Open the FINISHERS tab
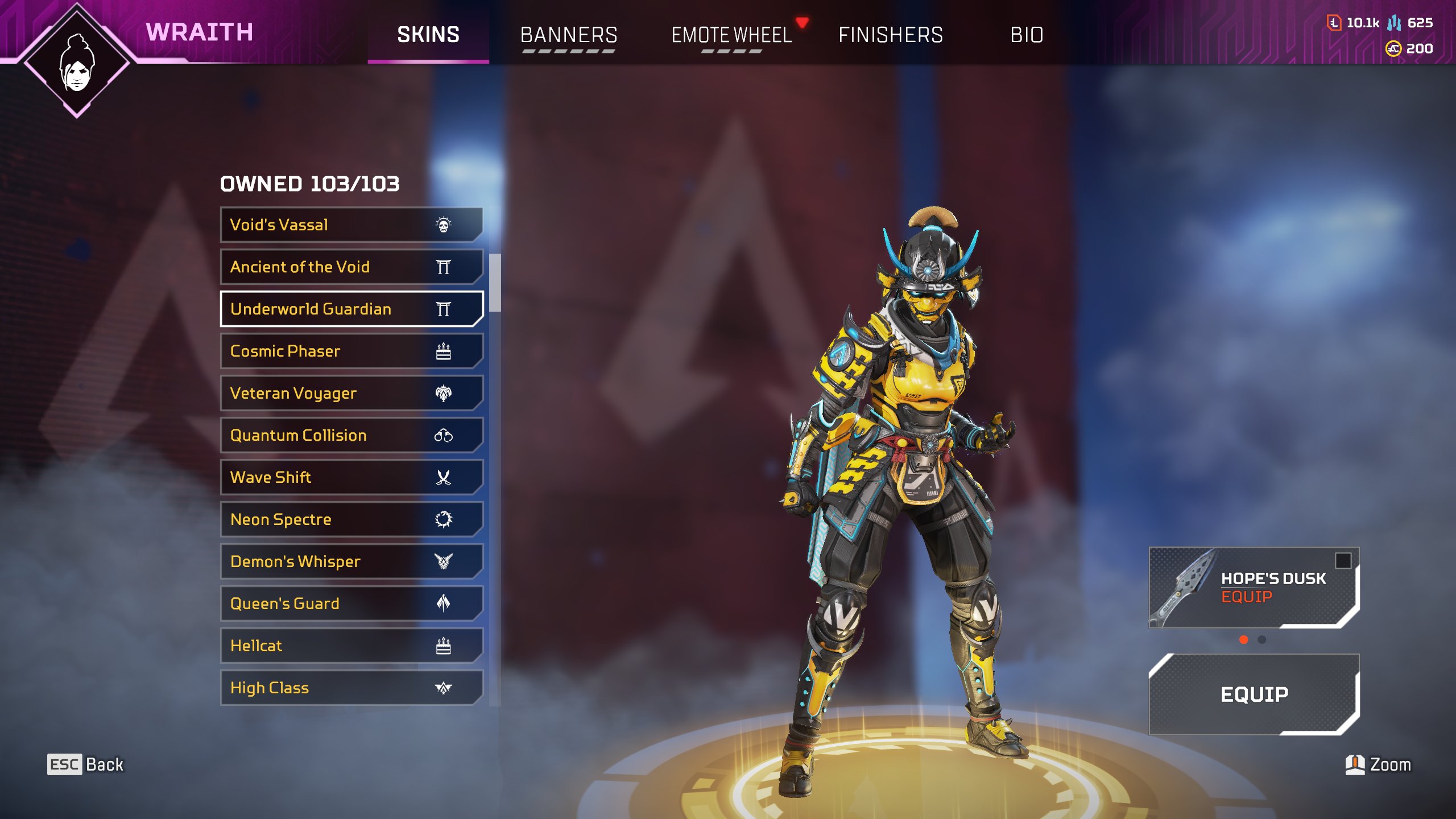The height and width of the screenshot is (819, 1456). coord(890,35)
